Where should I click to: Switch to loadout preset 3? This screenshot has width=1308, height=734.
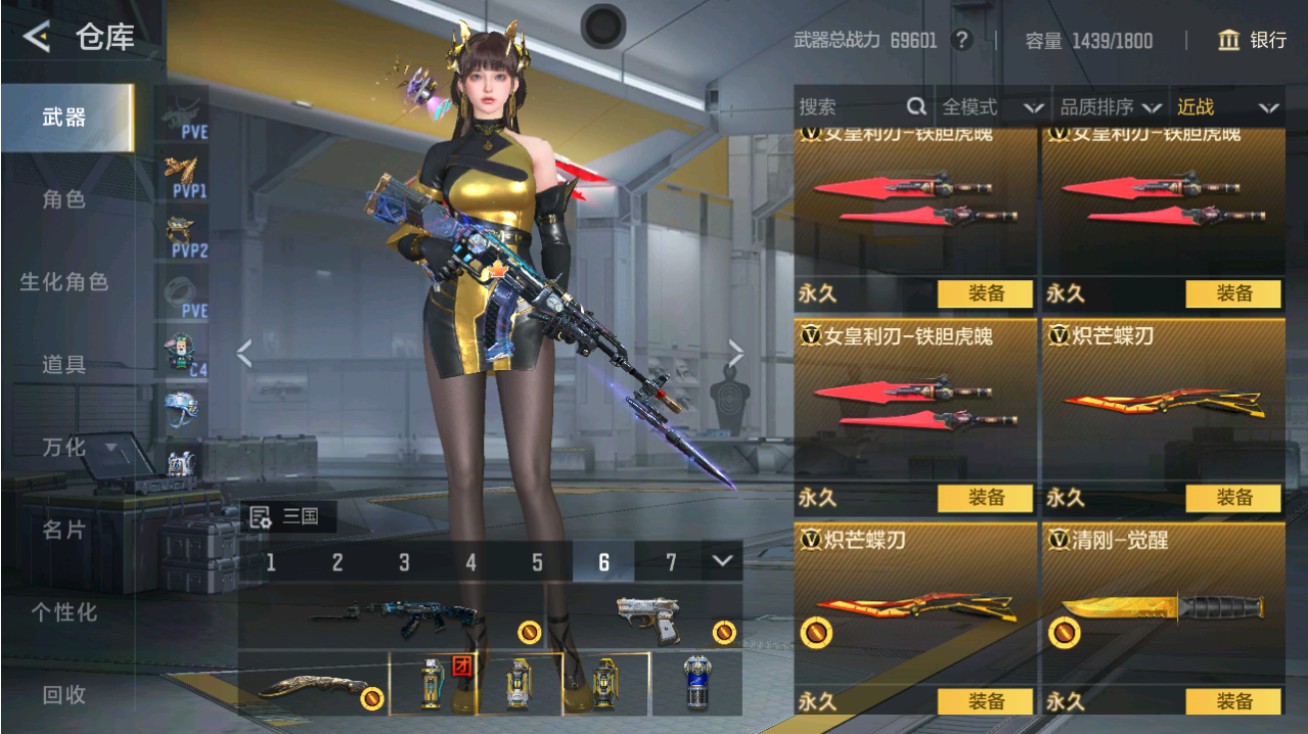(x=404, y=563)
